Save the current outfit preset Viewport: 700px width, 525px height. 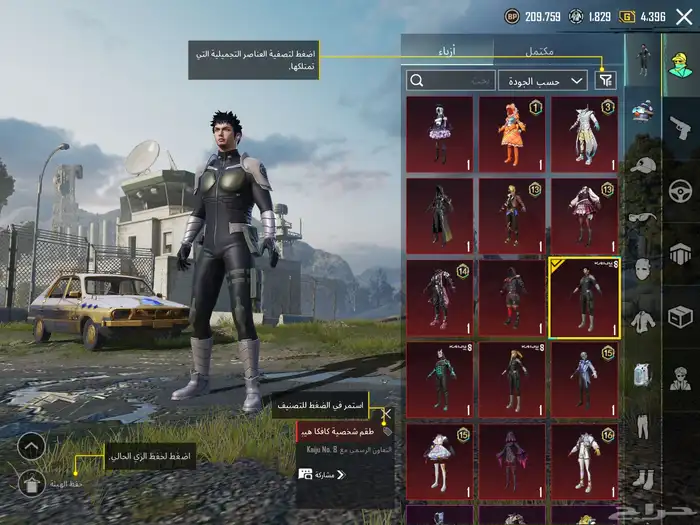point(31,484)
